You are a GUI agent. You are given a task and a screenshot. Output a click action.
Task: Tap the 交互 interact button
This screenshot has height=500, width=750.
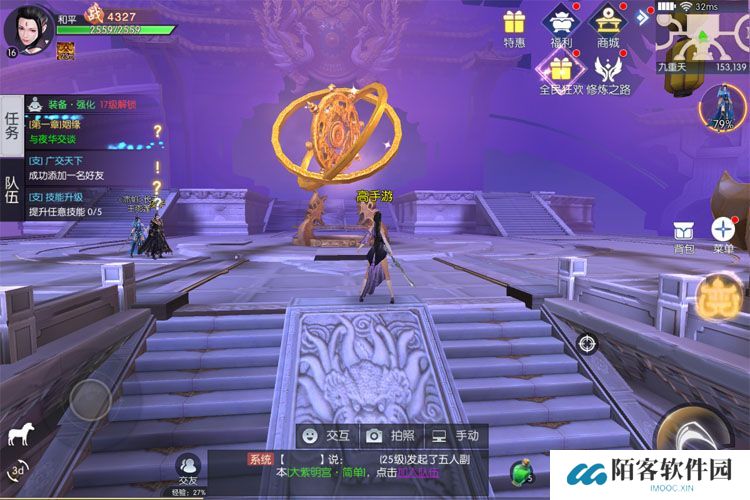326,436
